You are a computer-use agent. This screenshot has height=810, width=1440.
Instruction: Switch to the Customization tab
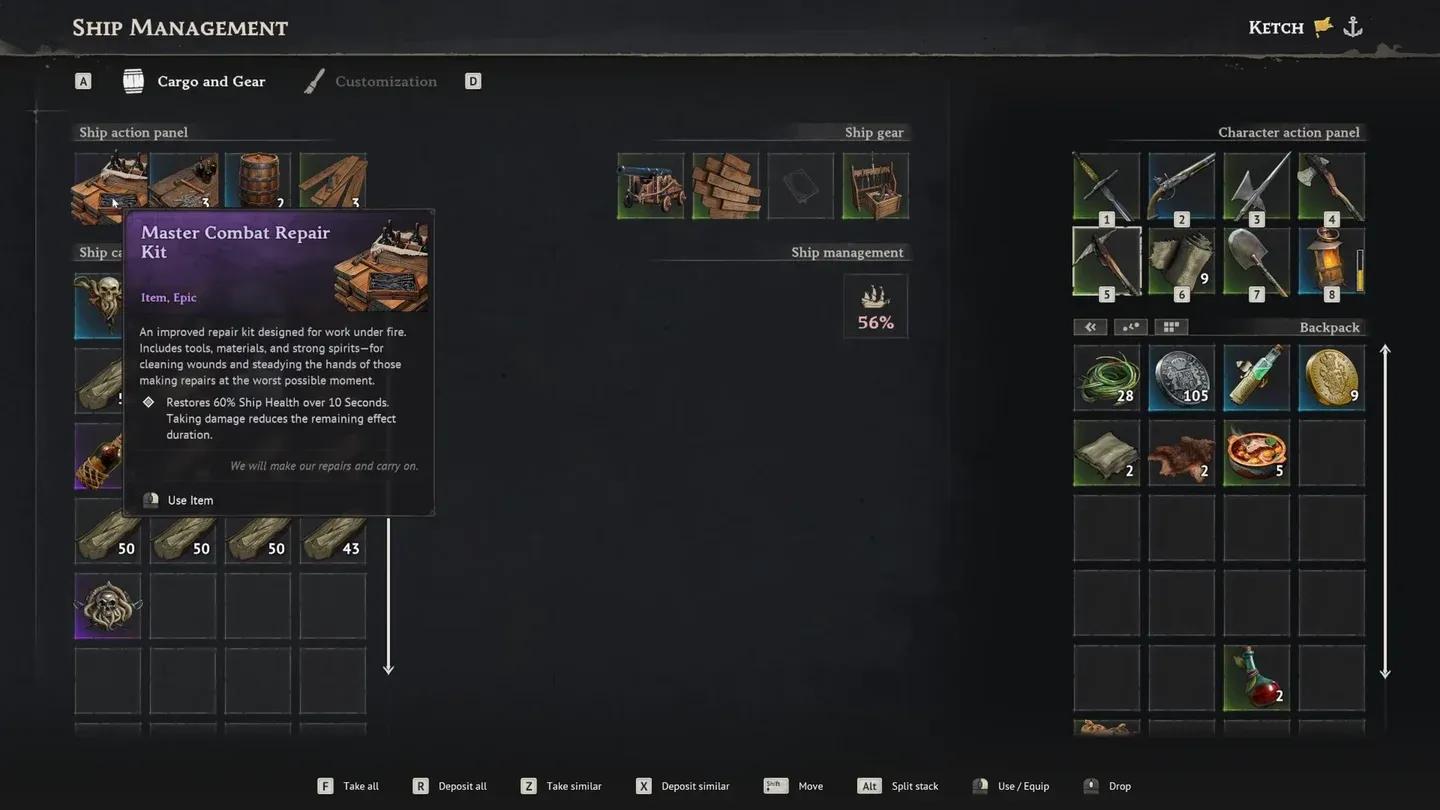point(386,81)
